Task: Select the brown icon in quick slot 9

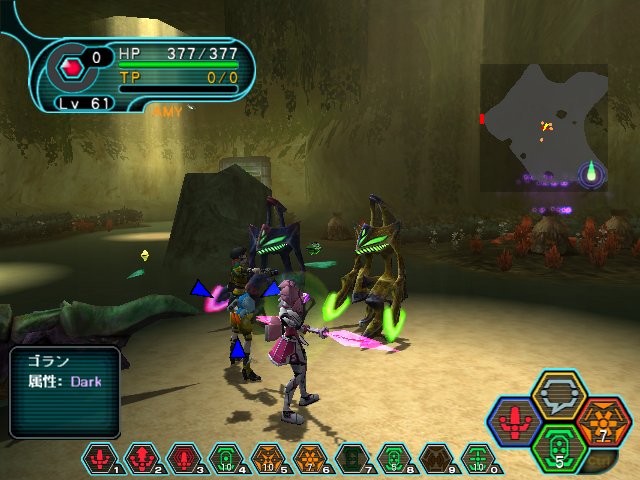Action: (436, 460)
